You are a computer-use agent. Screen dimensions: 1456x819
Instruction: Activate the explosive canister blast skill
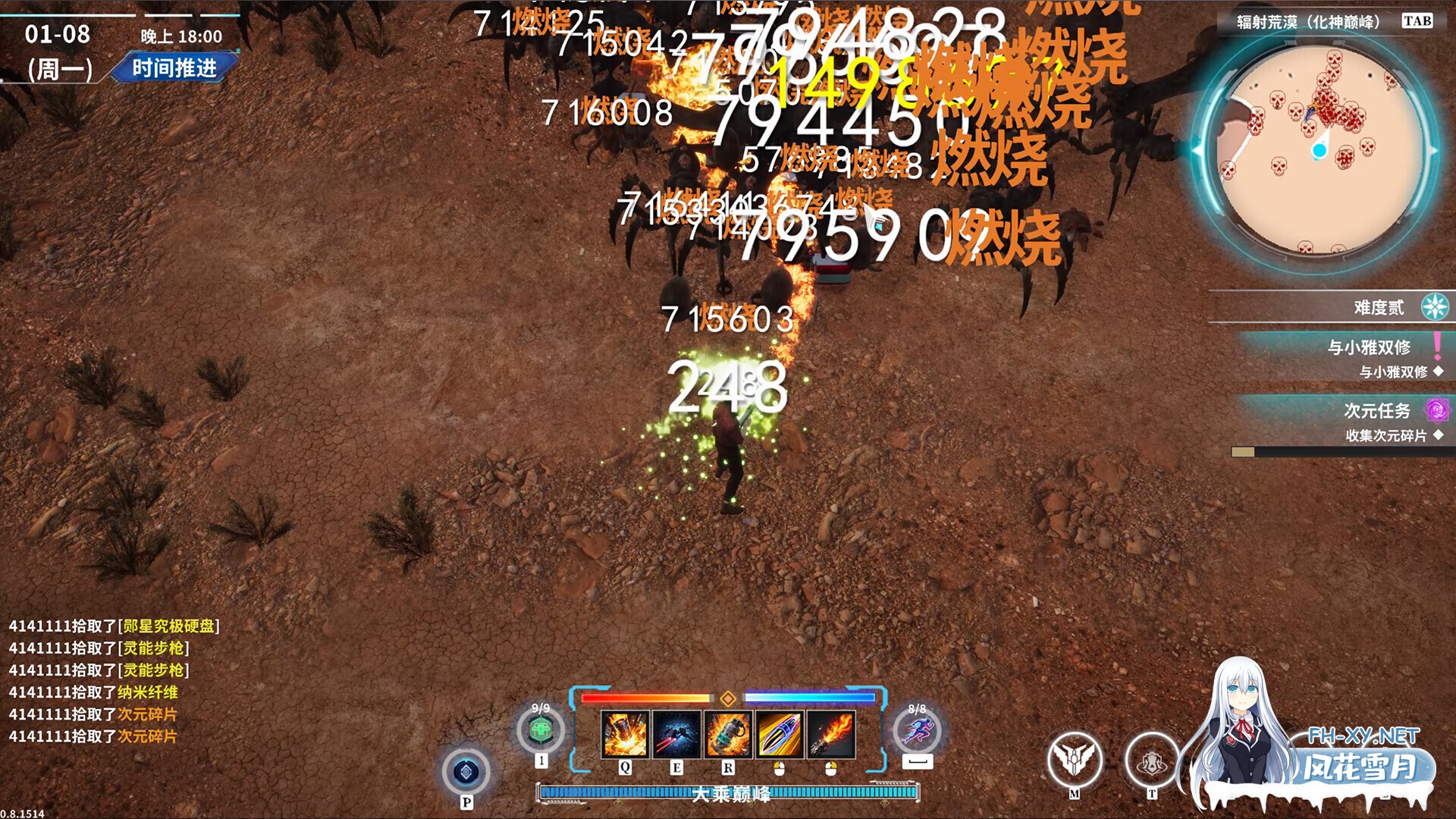[x=625, y=734]
